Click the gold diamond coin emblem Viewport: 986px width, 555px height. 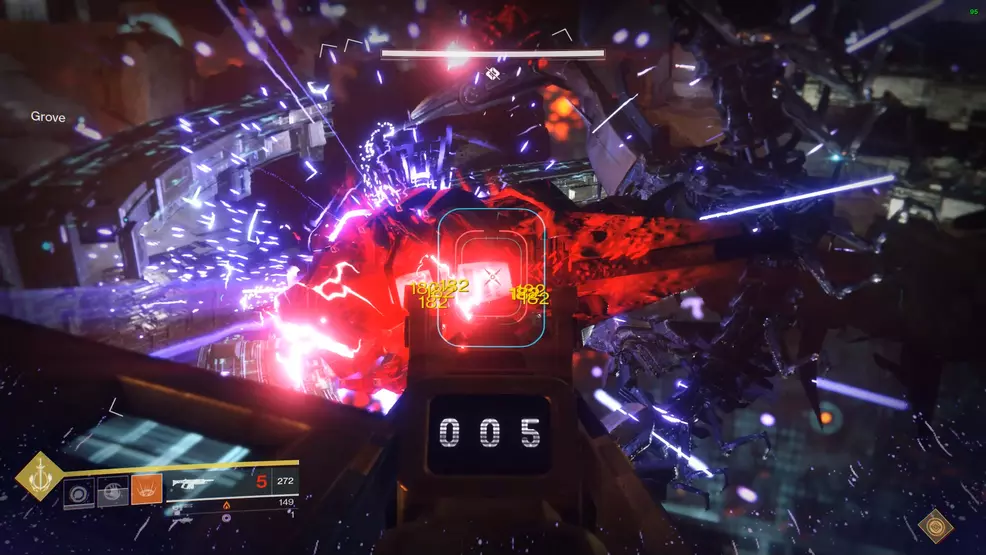click(x=936, y=527)
